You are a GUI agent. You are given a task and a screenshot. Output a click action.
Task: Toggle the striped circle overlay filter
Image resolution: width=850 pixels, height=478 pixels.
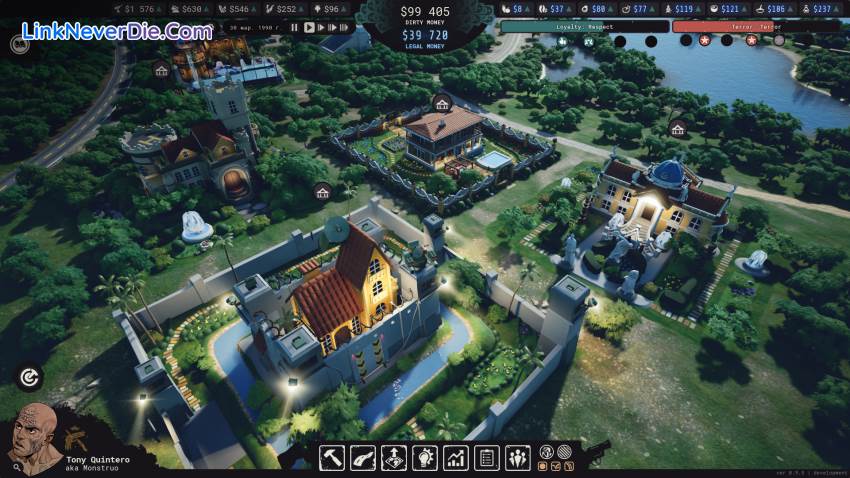[562, 451]
